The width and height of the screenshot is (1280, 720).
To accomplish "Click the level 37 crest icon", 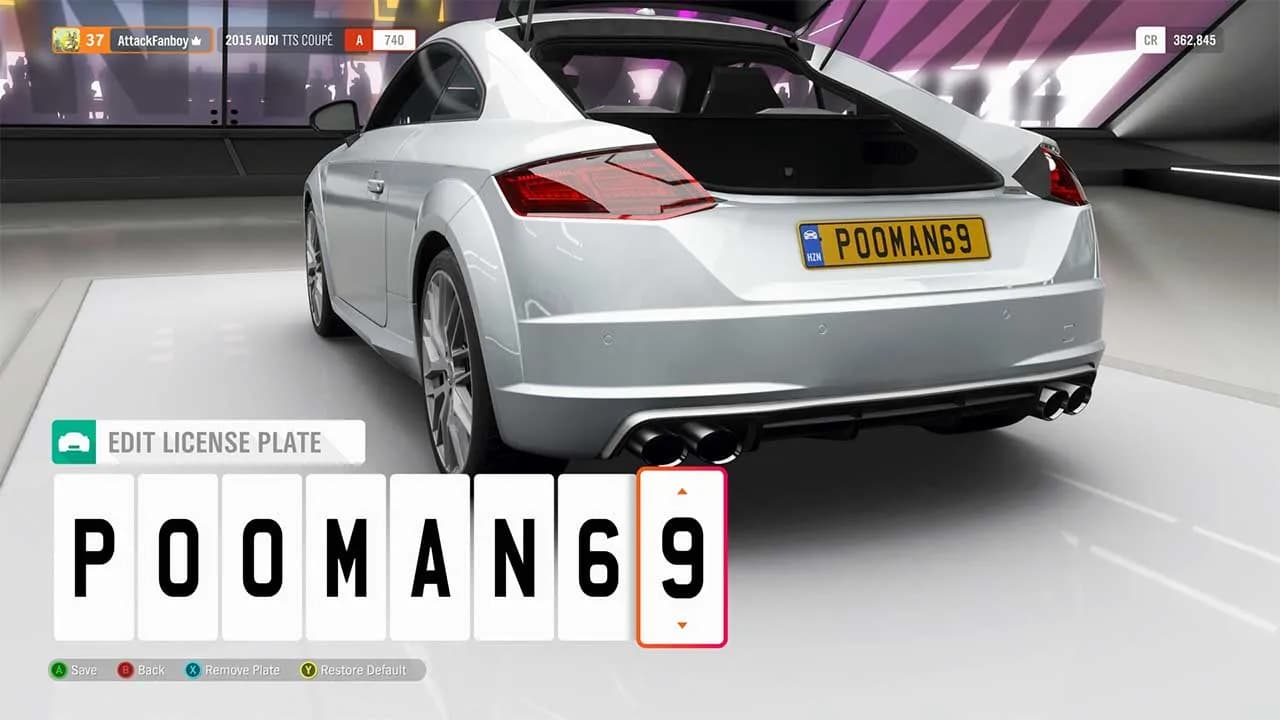I will 67,40.
